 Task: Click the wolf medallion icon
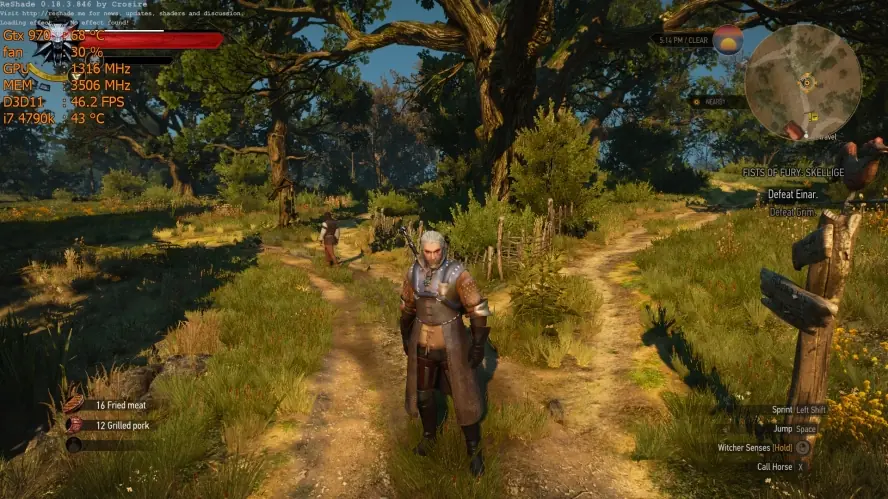click(60, 38)
